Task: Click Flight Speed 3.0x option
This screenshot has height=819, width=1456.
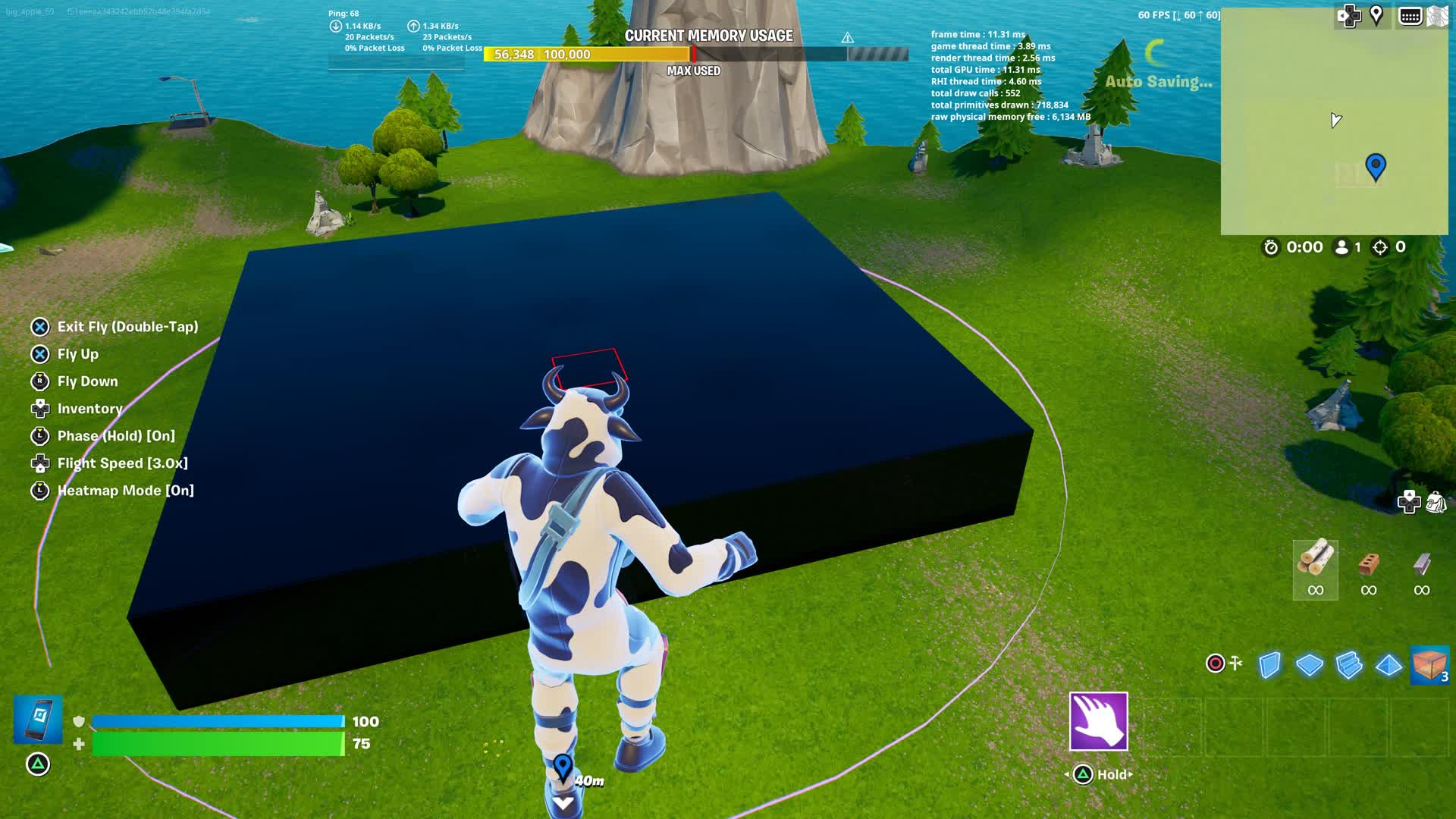Action: click(x=122, y=463)
